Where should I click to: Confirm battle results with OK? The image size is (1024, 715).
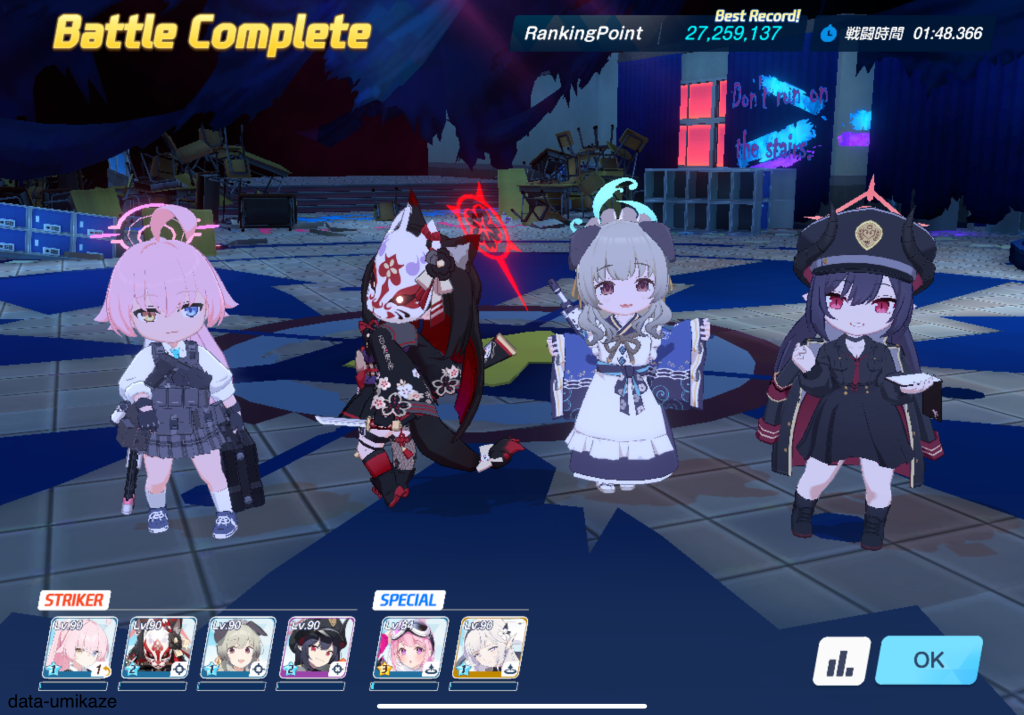(x=928, y=660)
